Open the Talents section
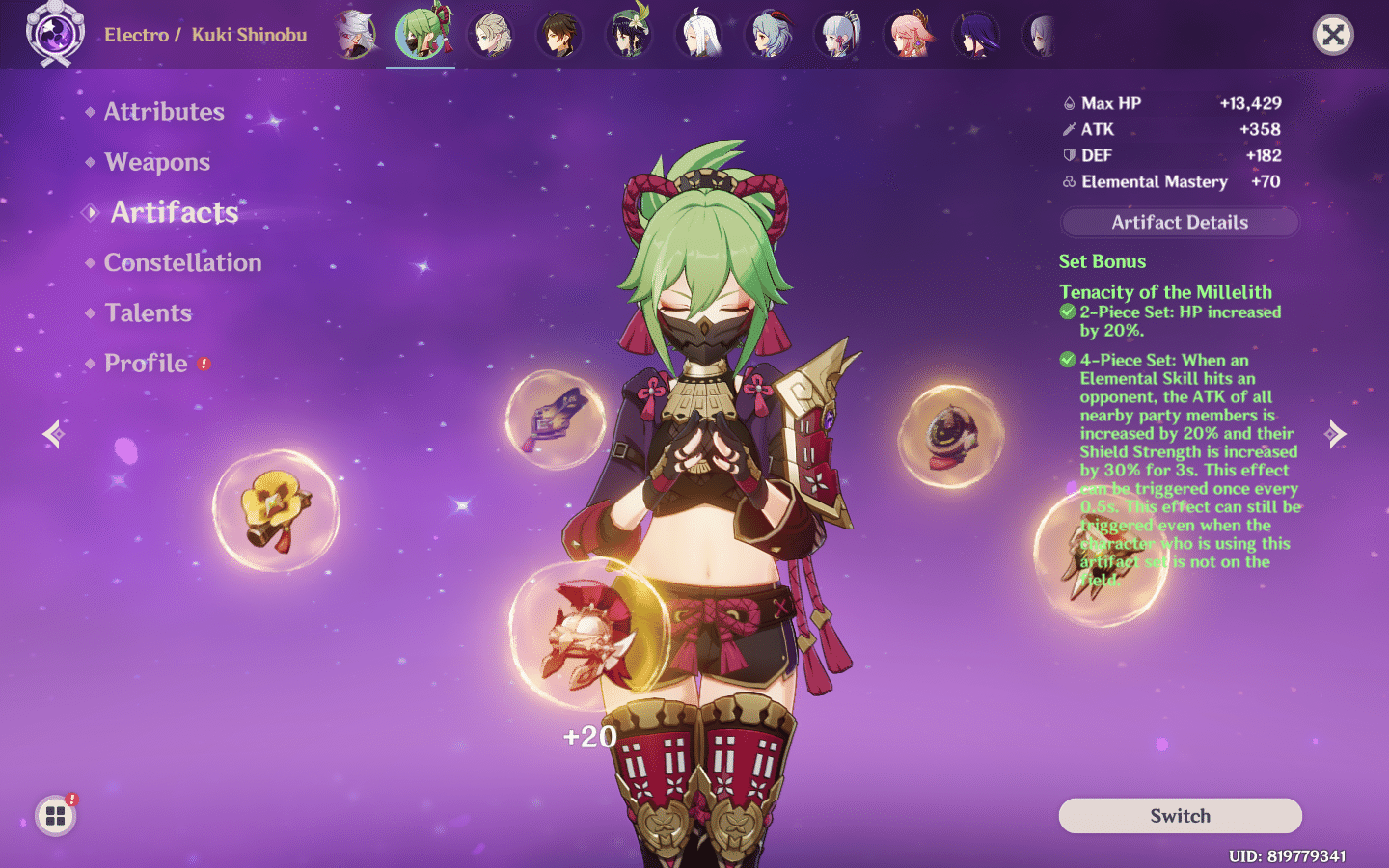 148,312
